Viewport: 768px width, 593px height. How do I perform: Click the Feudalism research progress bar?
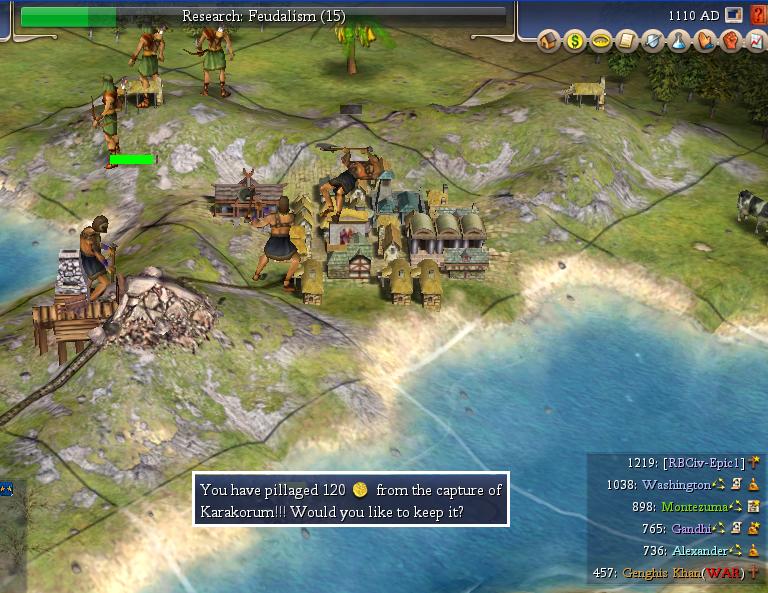tap(263, 16)
